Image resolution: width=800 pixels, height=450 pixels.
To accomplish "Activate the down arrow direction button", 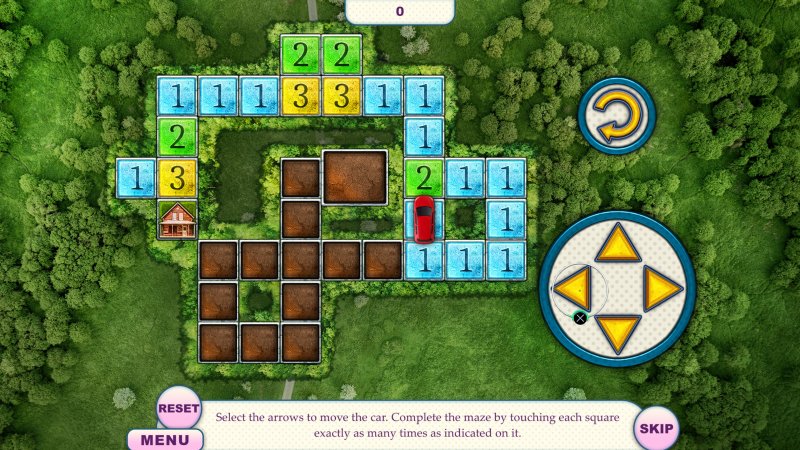I will [618, 331].
